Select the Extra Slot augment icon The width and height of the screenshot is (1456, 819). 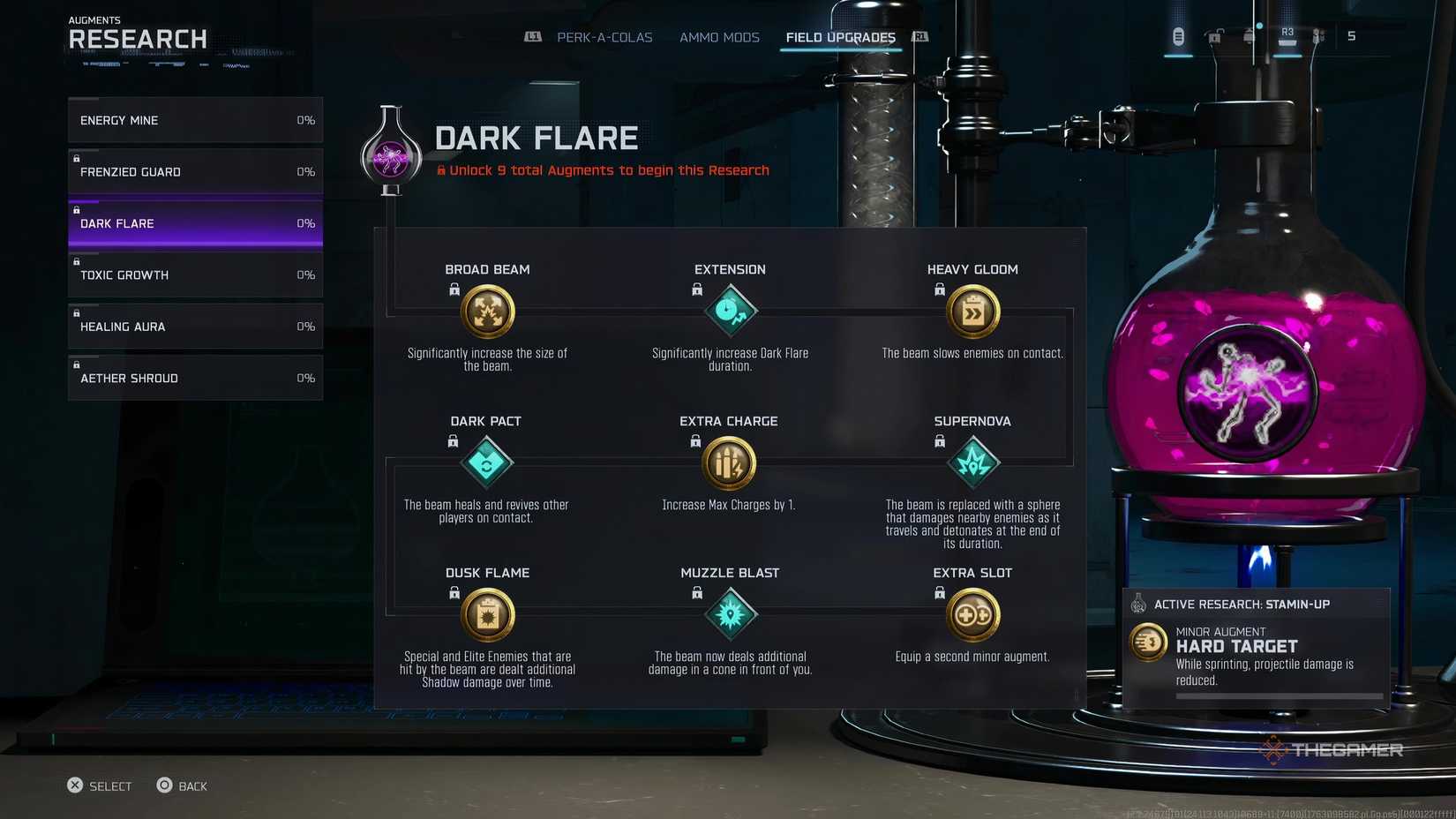(972, 614)
